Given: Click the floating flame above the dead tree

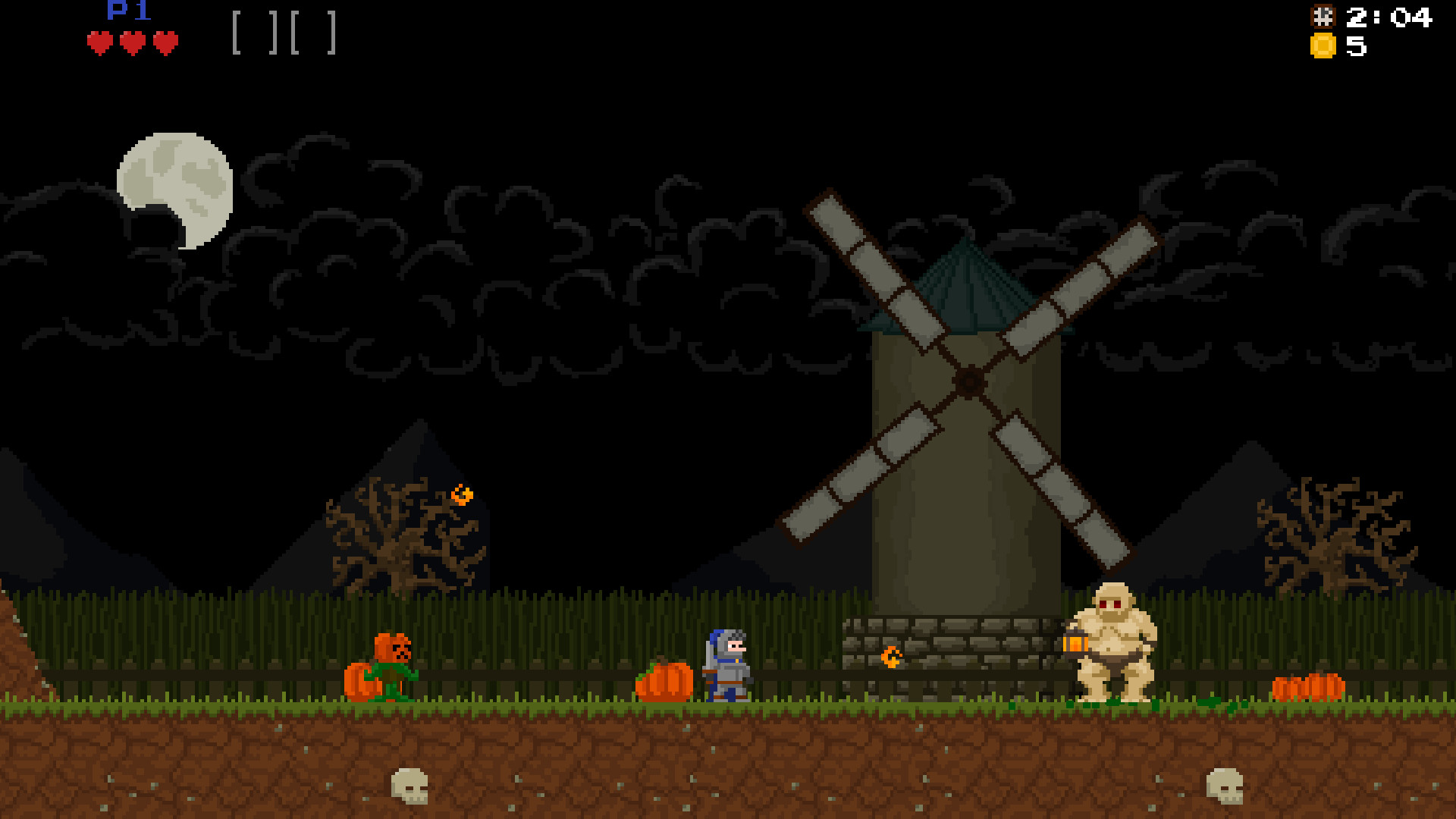Looking at the screenshot, I should click(463, 494).
